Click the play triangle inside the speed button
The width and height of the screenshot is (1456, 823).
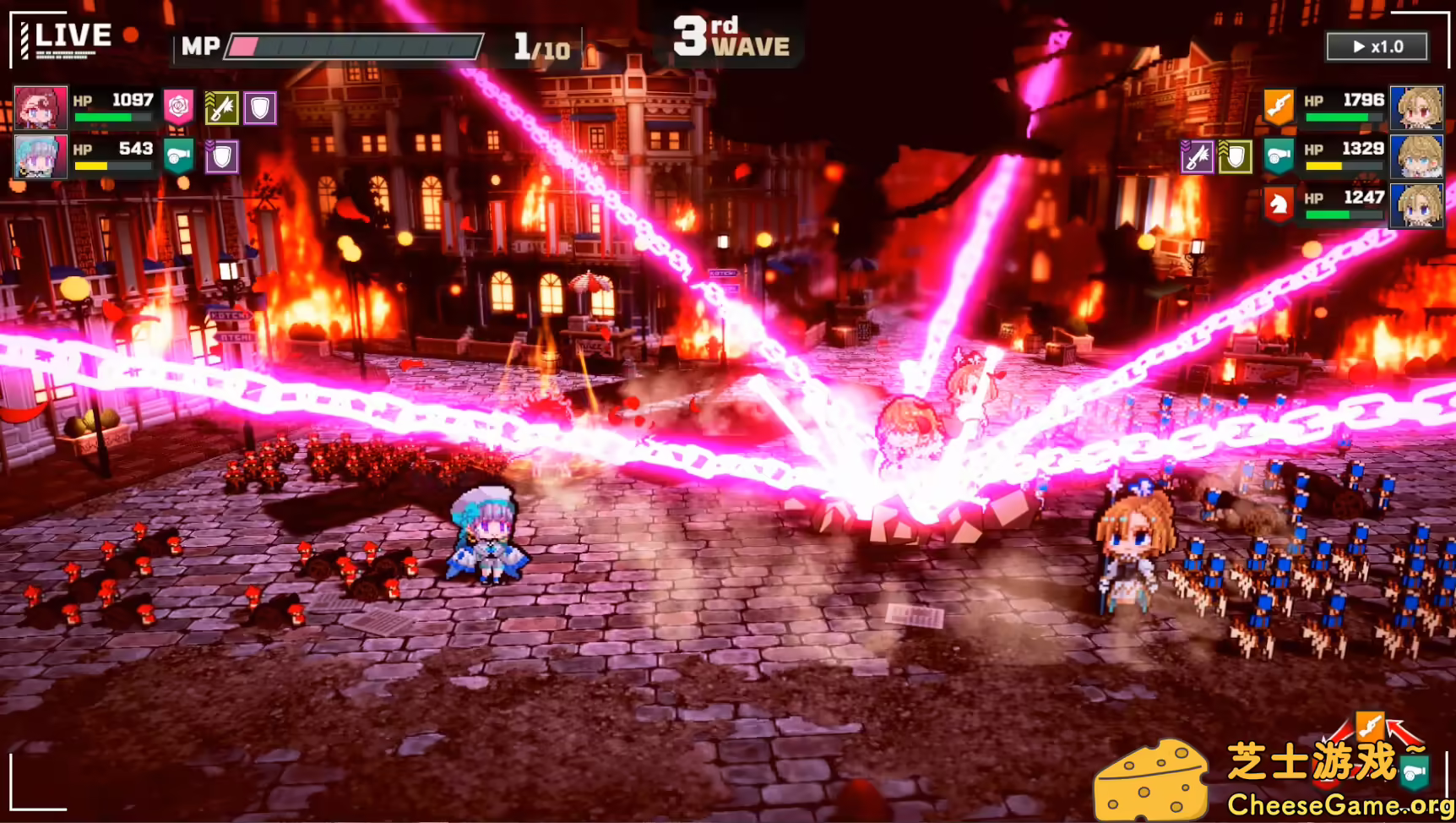point(1361,47)
